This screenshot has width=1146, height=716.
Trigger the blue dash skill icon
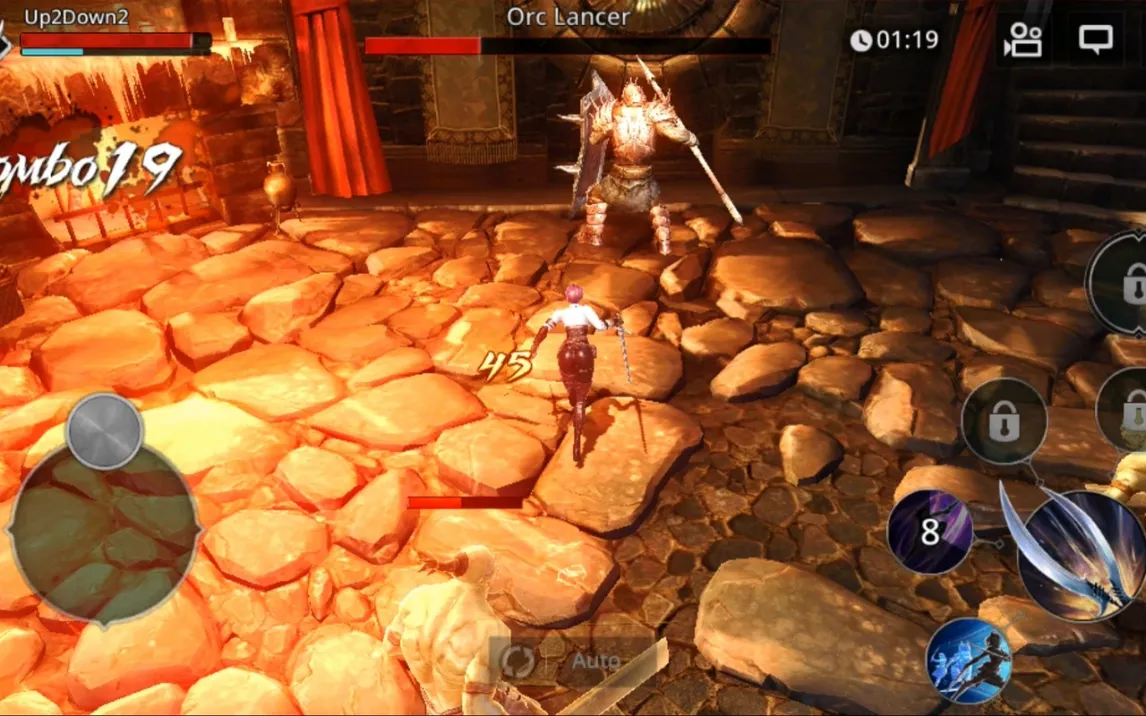968,661
